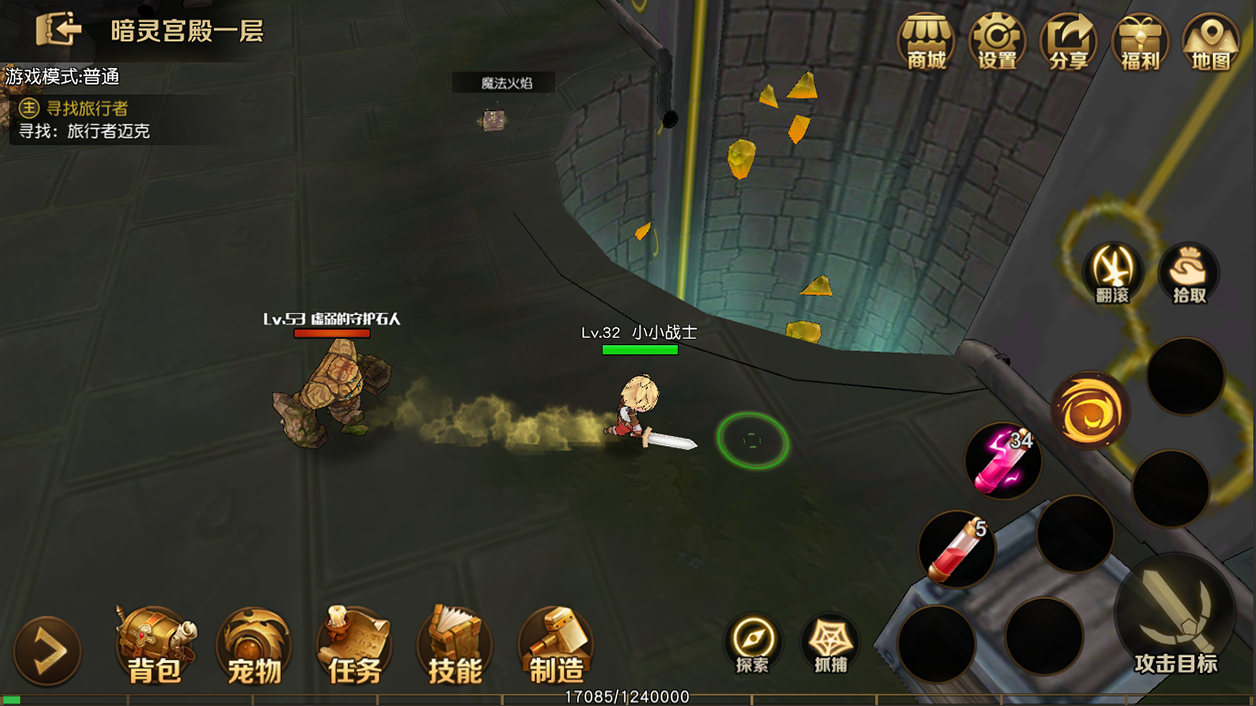Use the orange swirl skill
1256x706 pixels.
[1090, 411]
